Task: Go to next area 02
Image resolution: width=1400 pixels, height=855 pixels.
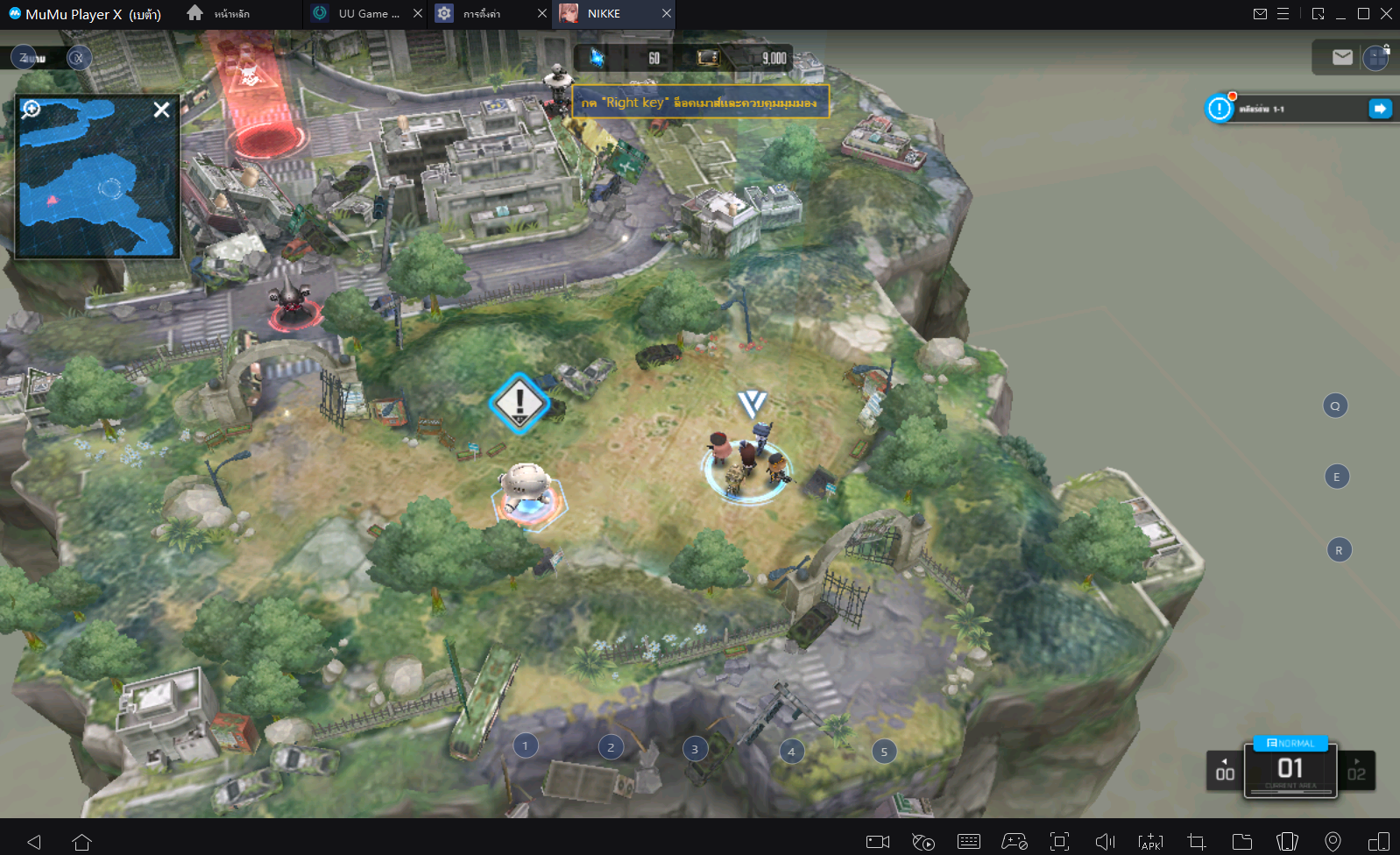Action: (x=1356, y=771)
